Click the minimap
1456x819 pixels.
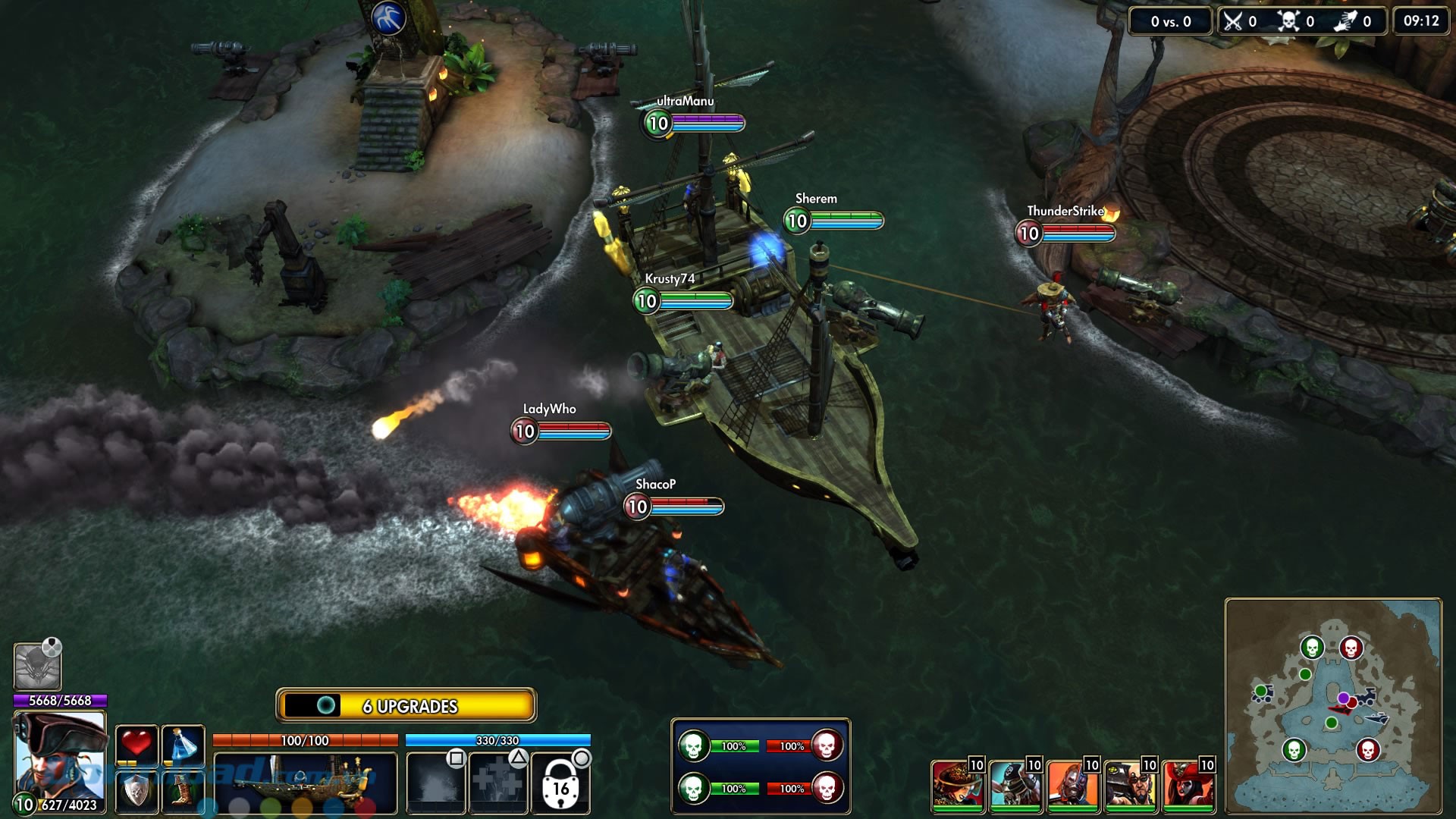coord(1333,705)
